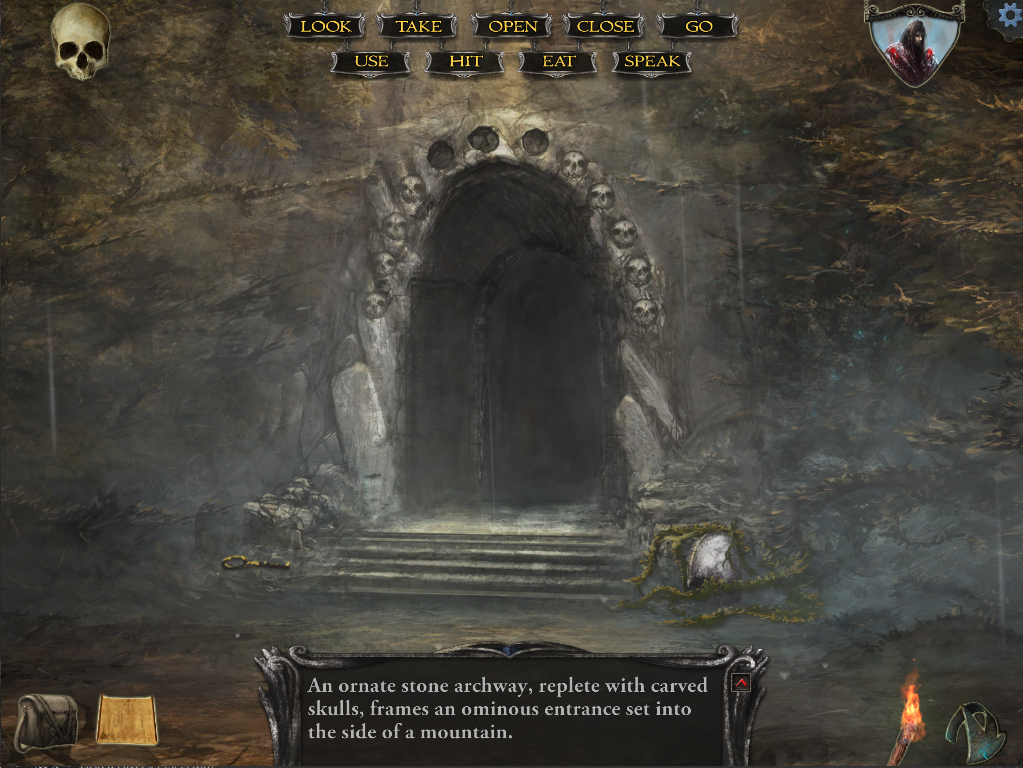Open the leather bag inventory
This screenshot has width=1023, height=768.
(46, 721)
